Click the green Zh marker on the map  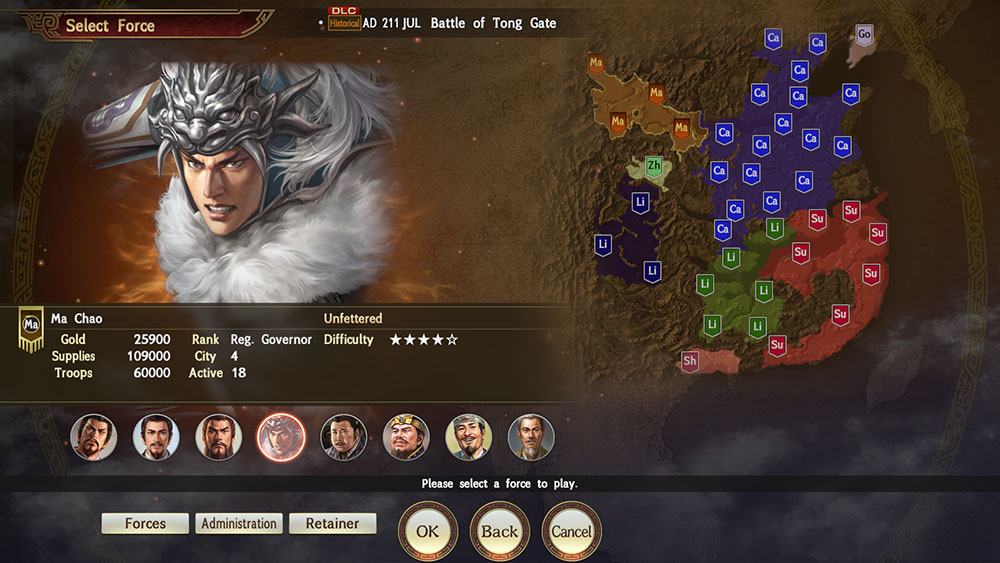tap(654, 166)
